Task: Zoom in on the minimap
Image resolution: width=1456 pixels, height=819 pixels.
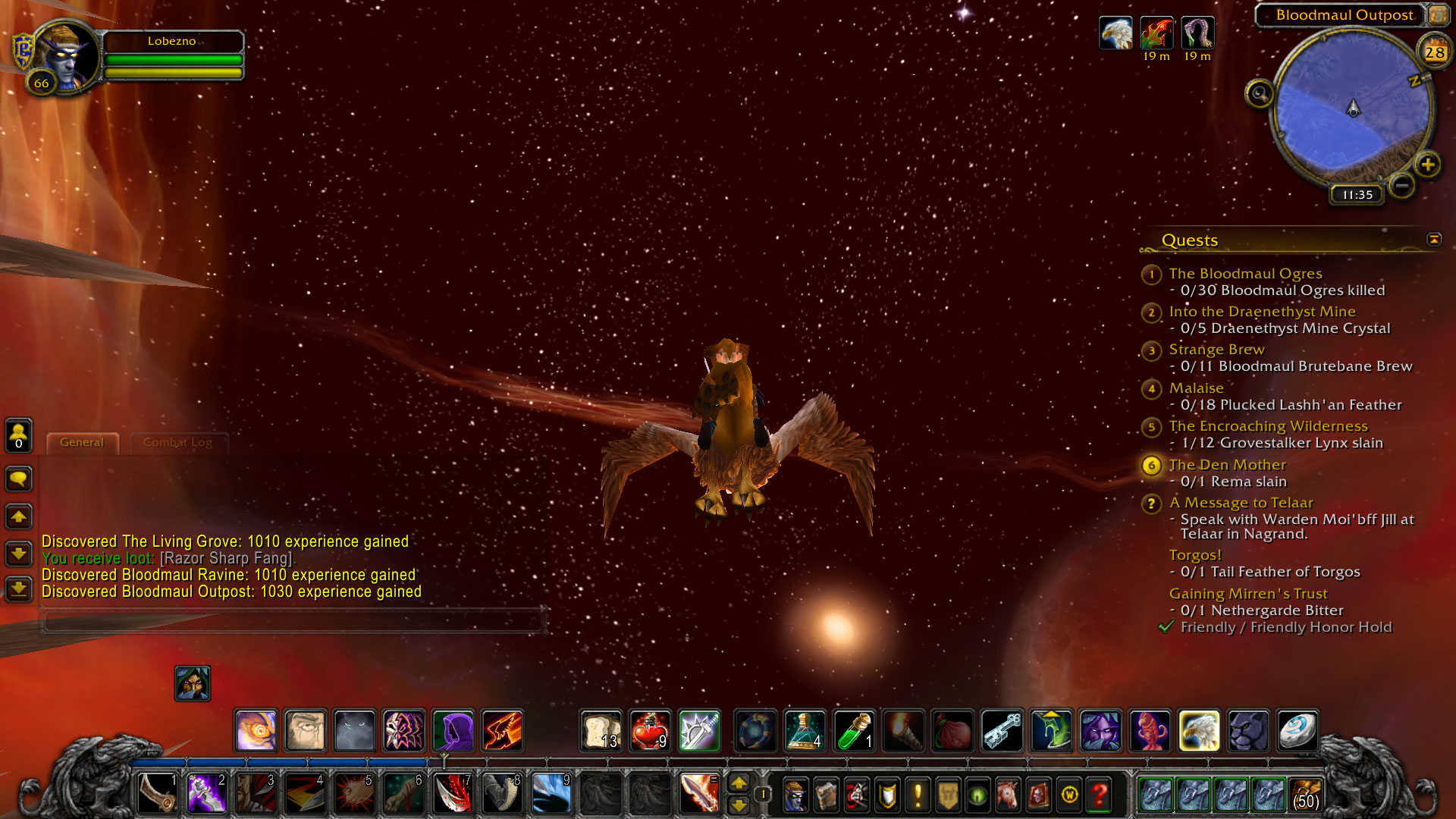Action: [x=1427, y=165]
